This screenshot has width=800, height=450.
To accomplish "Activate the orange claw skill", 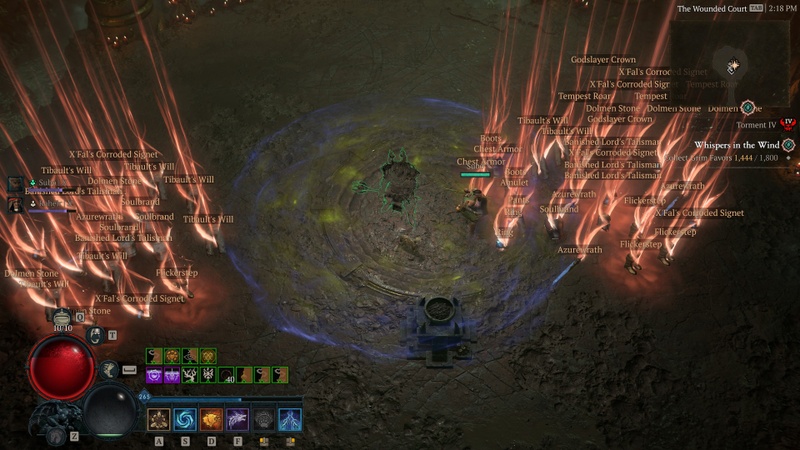I will coord(211,418).
